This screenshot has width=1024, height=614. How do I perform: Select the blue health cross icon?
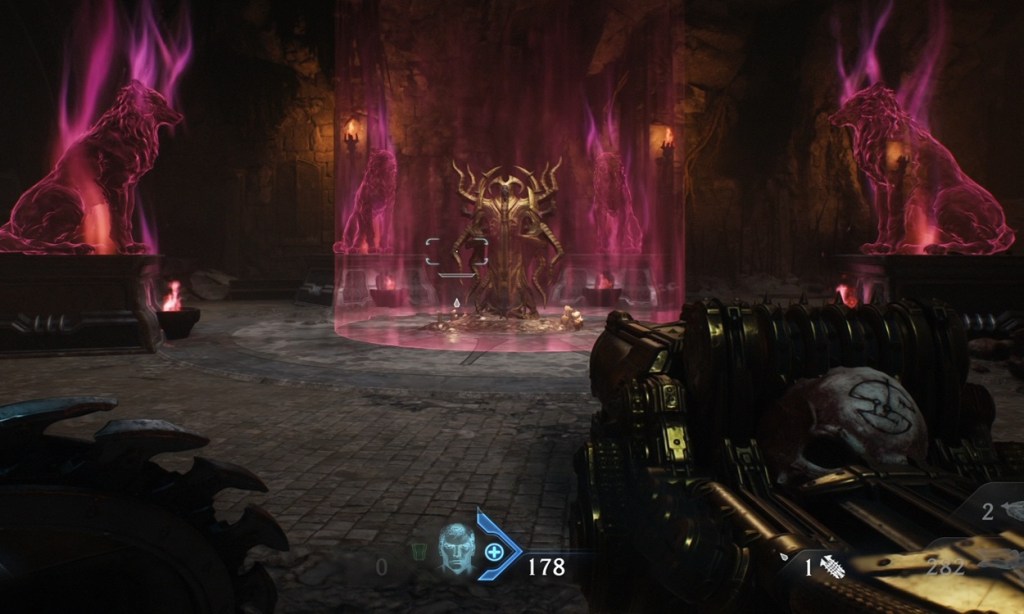click(493, 551)
